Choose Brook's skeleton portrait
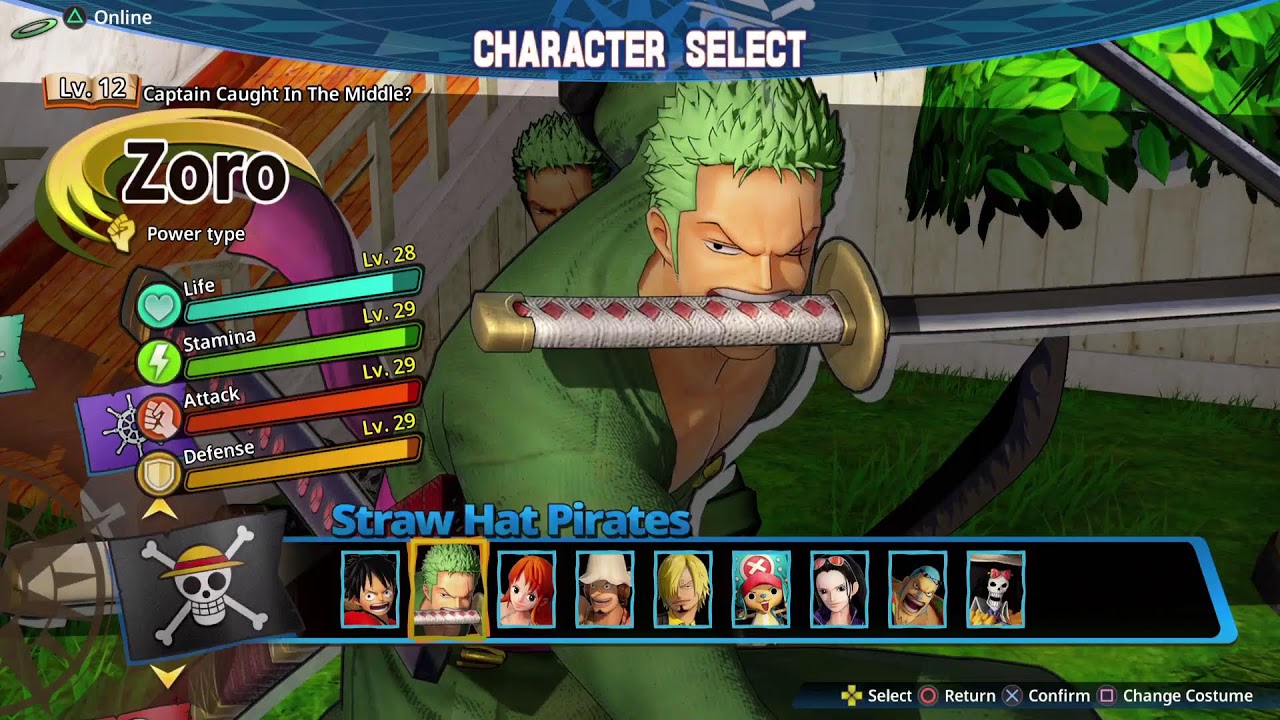 pyautogui.click(x=995, y=589)
